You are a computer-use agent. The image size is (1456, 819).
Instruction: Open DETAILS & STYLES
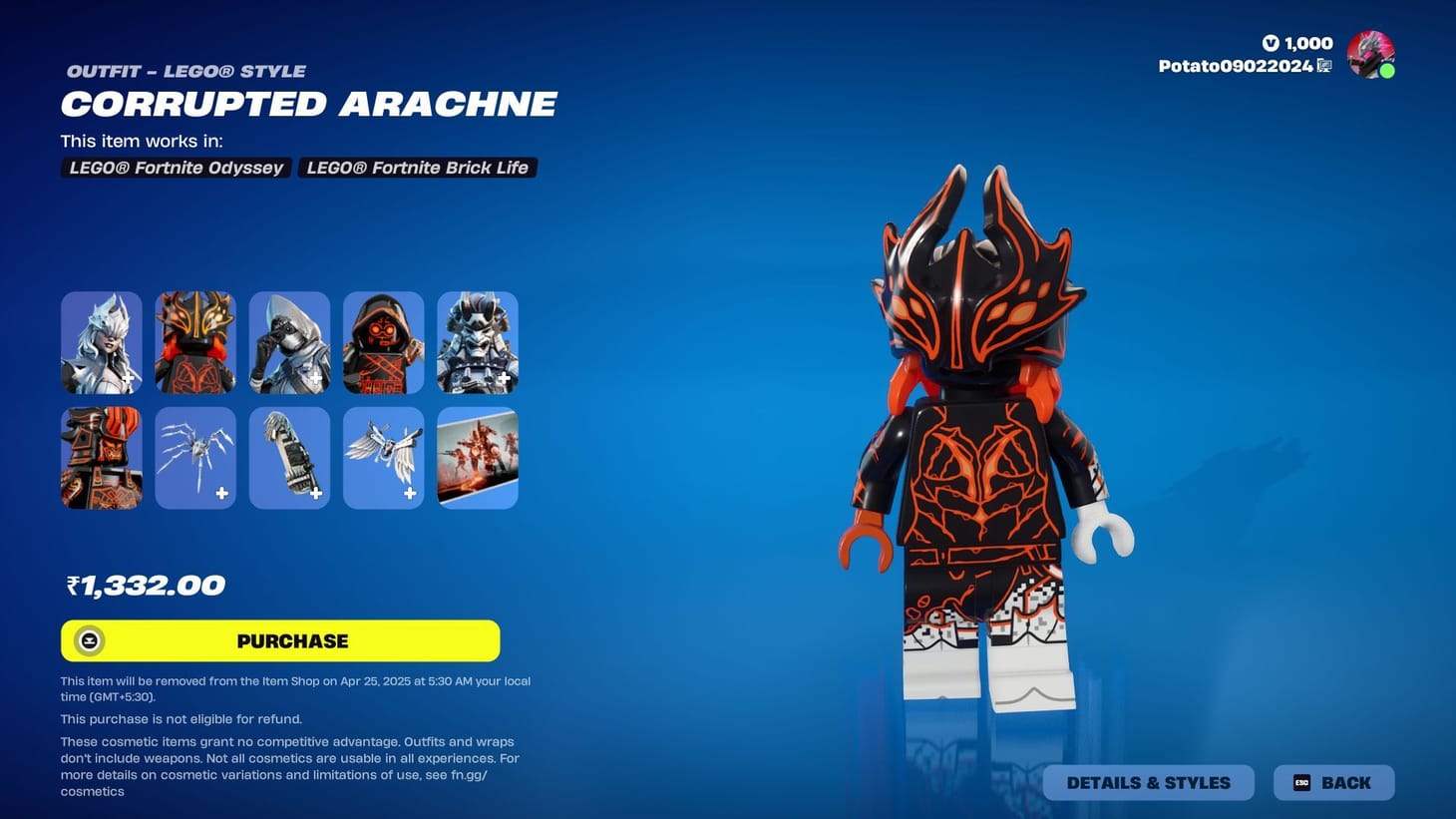tap(1148, 782)
